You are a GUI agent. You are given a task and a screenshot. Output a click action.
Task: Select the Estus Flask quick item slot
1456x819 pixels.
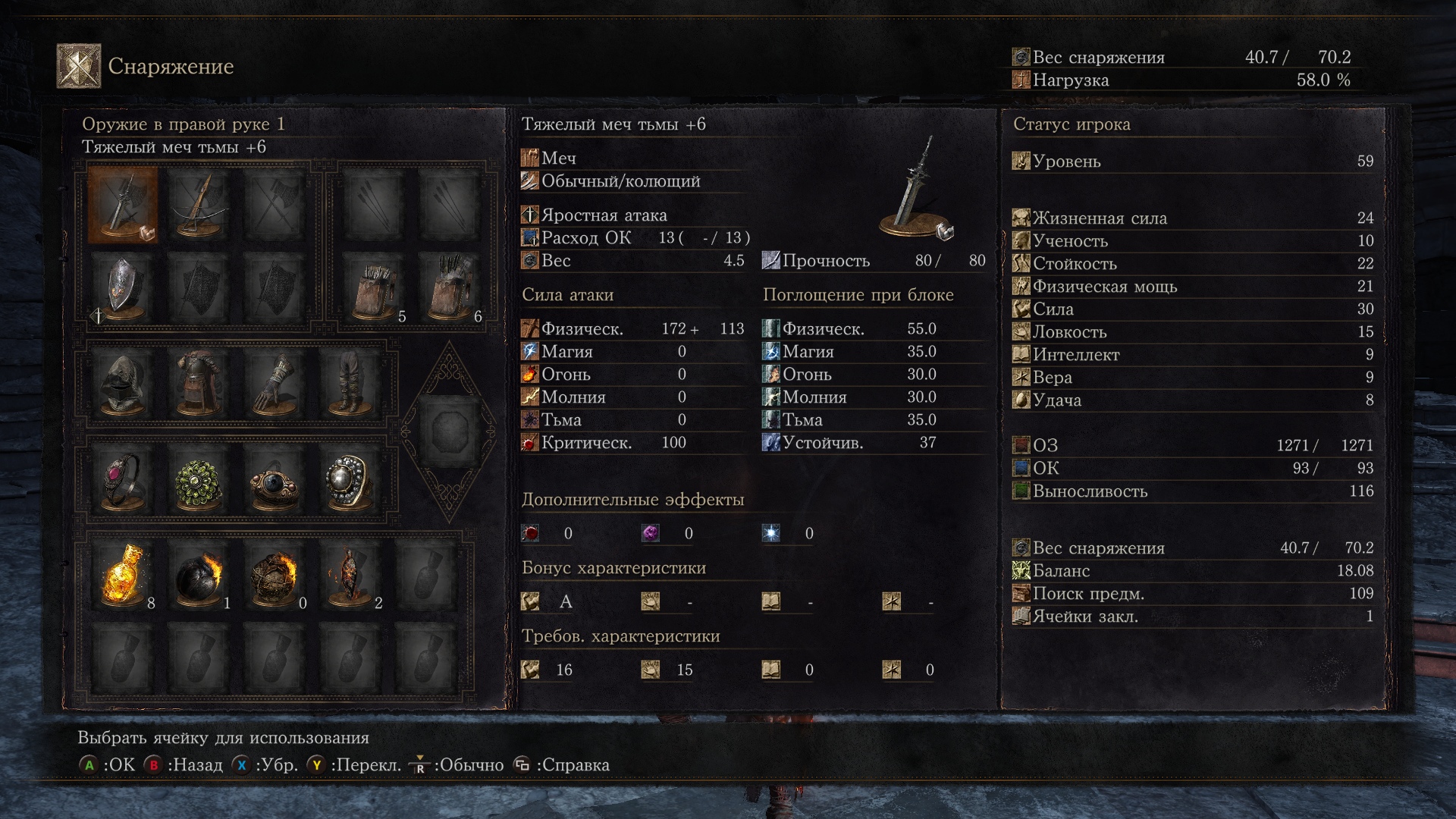tap(123, 575)
